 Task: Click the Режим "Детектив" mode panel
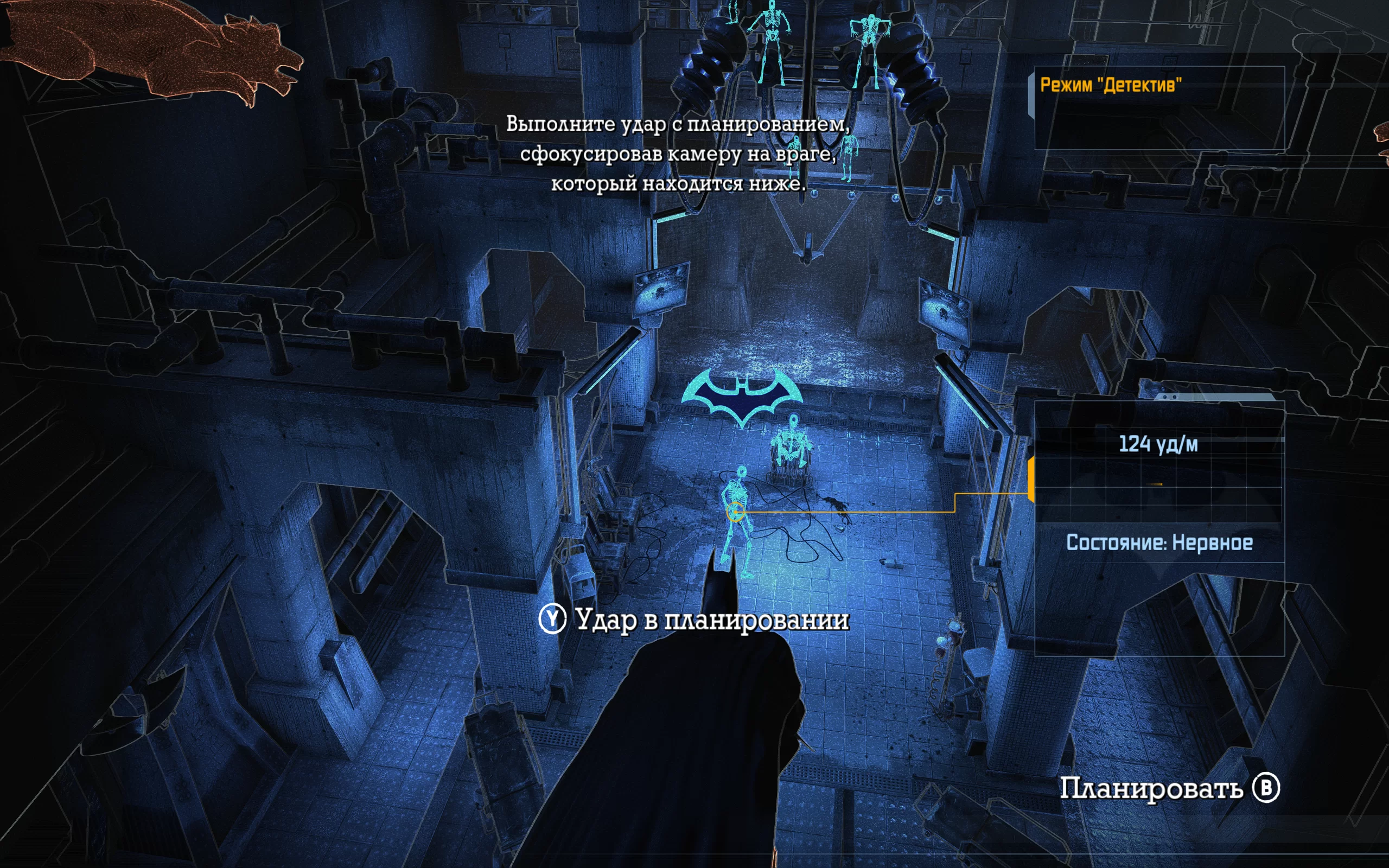(x=1158, y=107)
